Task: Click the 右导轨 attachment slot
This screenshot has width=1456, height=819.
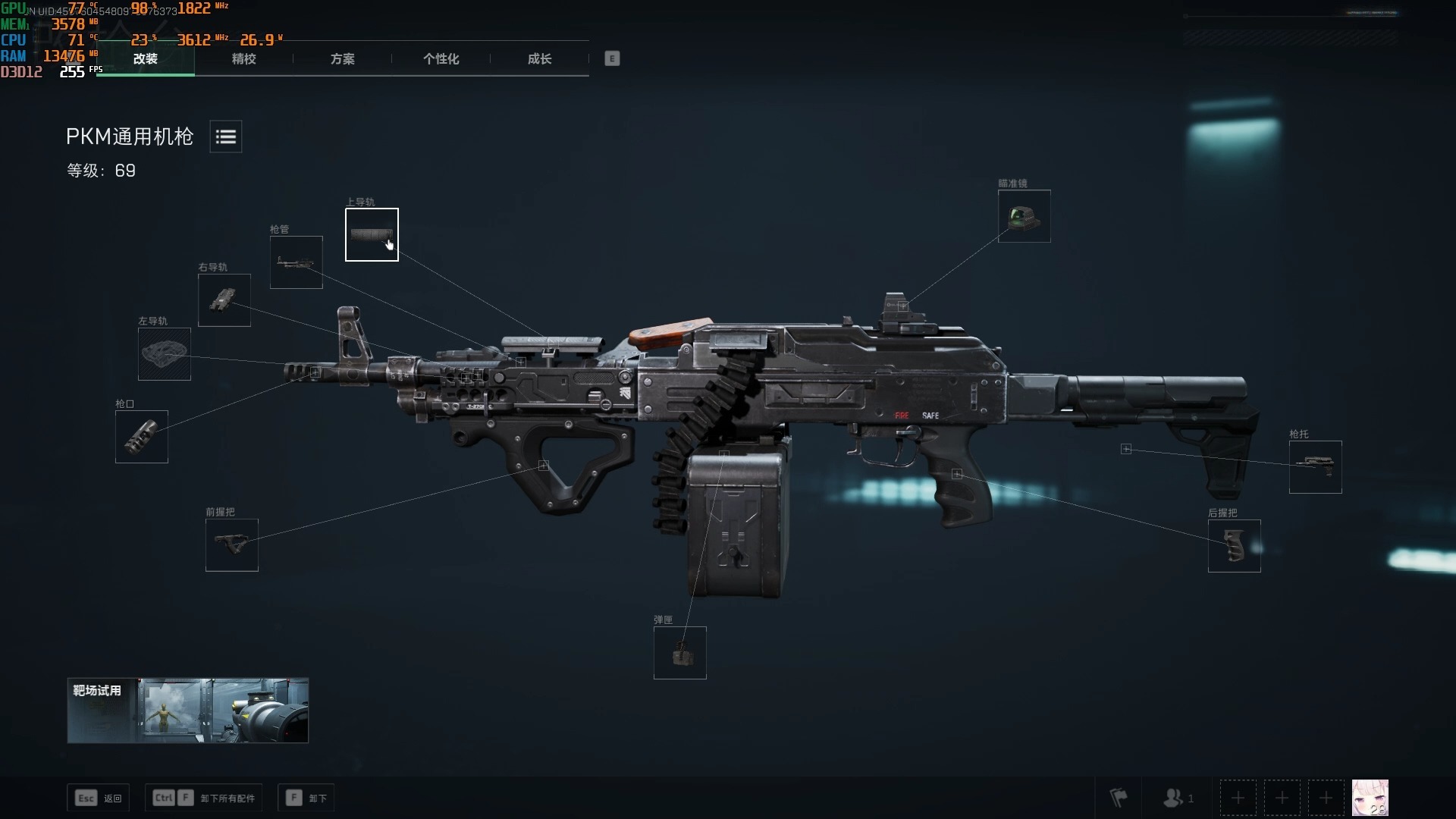Action: tap(224, 300)
